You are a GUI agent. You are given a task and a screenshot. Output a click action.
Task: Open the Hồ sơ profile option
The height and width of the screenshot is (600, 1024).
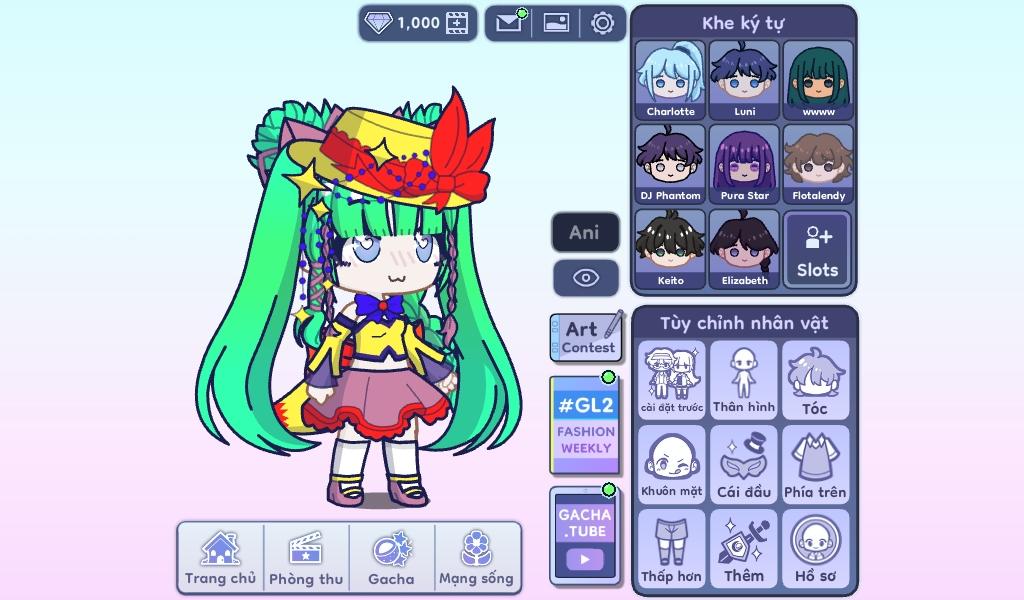tap(815, 548)
